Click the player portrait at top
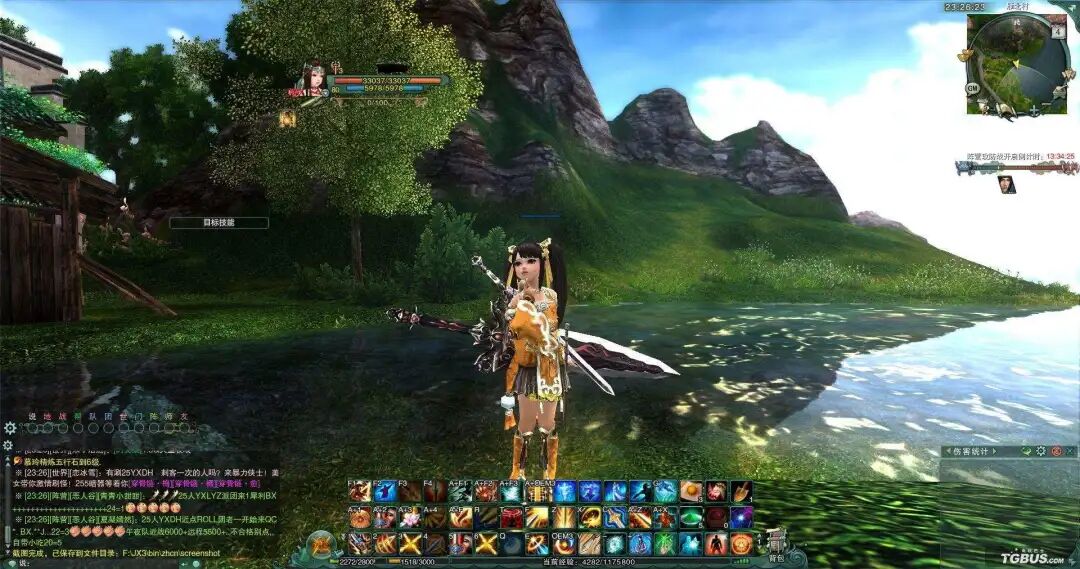Image resolution: width=1080 pixels, height=569 pixels. (x=313, y=82)
